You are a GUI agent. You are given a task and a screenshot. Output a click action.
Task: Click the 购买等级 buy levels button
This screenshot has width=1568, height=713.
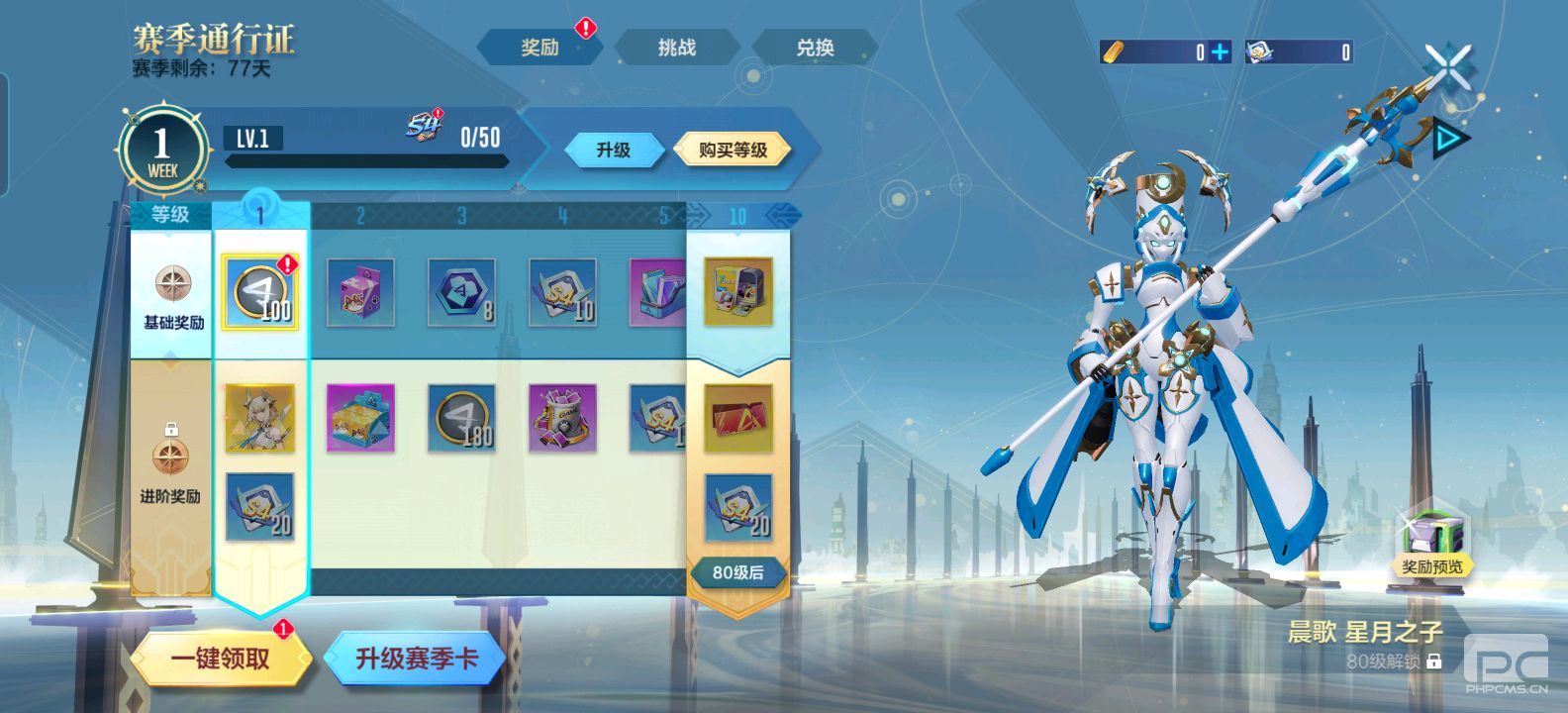733,150
